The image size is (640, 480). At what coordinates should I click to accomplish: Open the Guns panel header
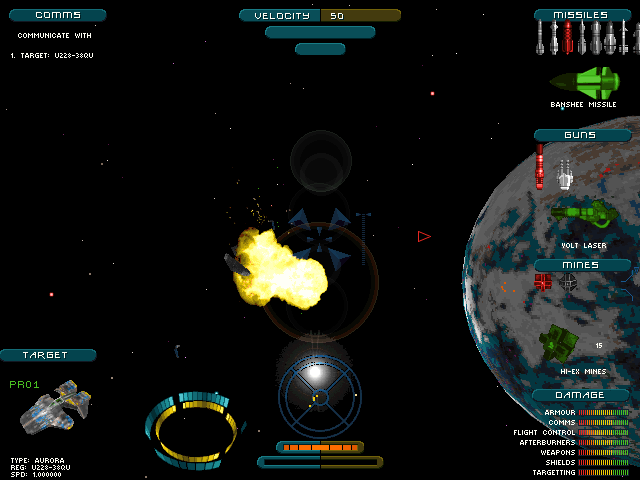point(582,135)
